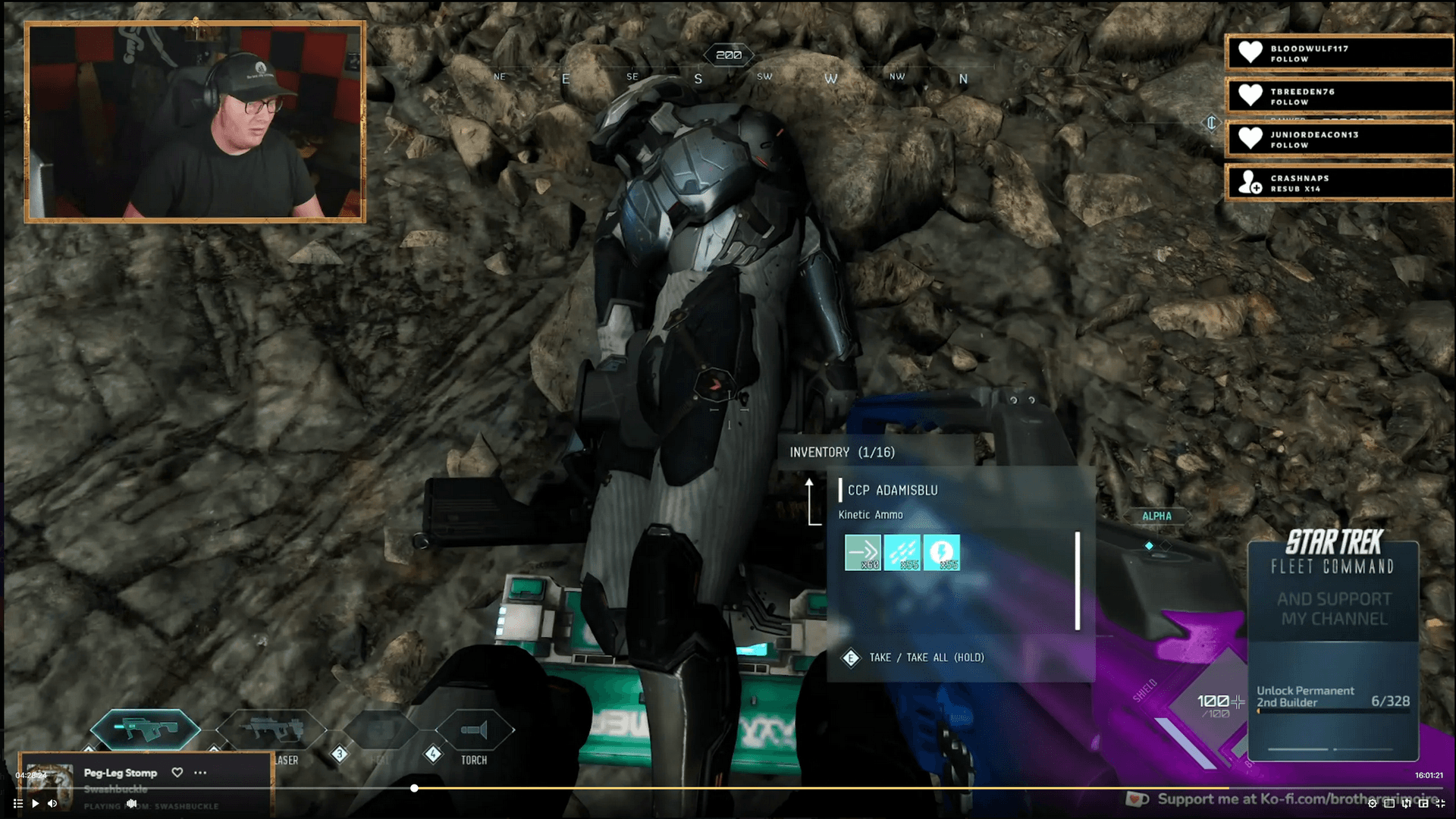Take the multi-streak ammo stack

click(902, 553)
